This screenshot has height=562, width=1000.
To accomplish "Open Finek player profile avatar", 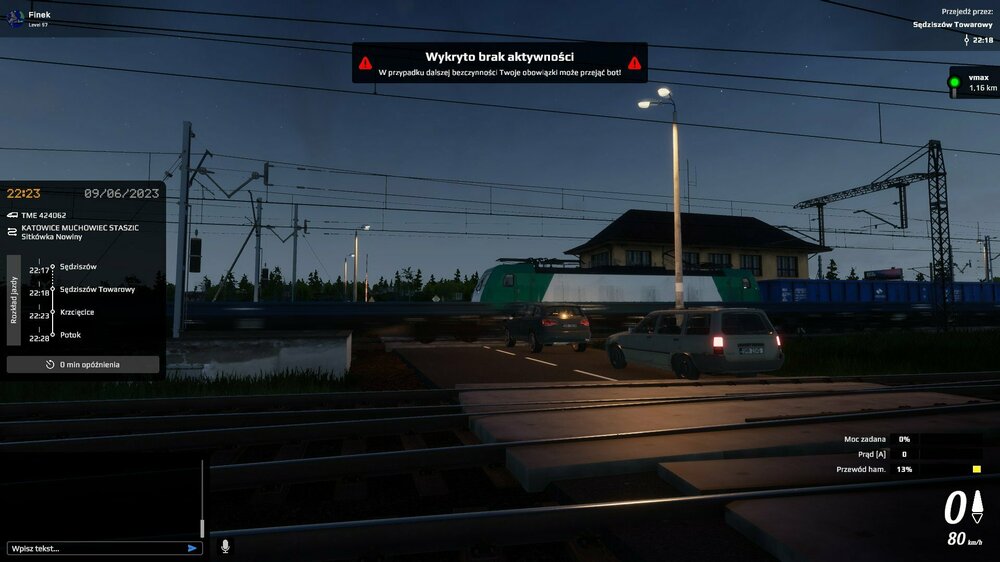I will pyautogui.click(x=15, y=18).
